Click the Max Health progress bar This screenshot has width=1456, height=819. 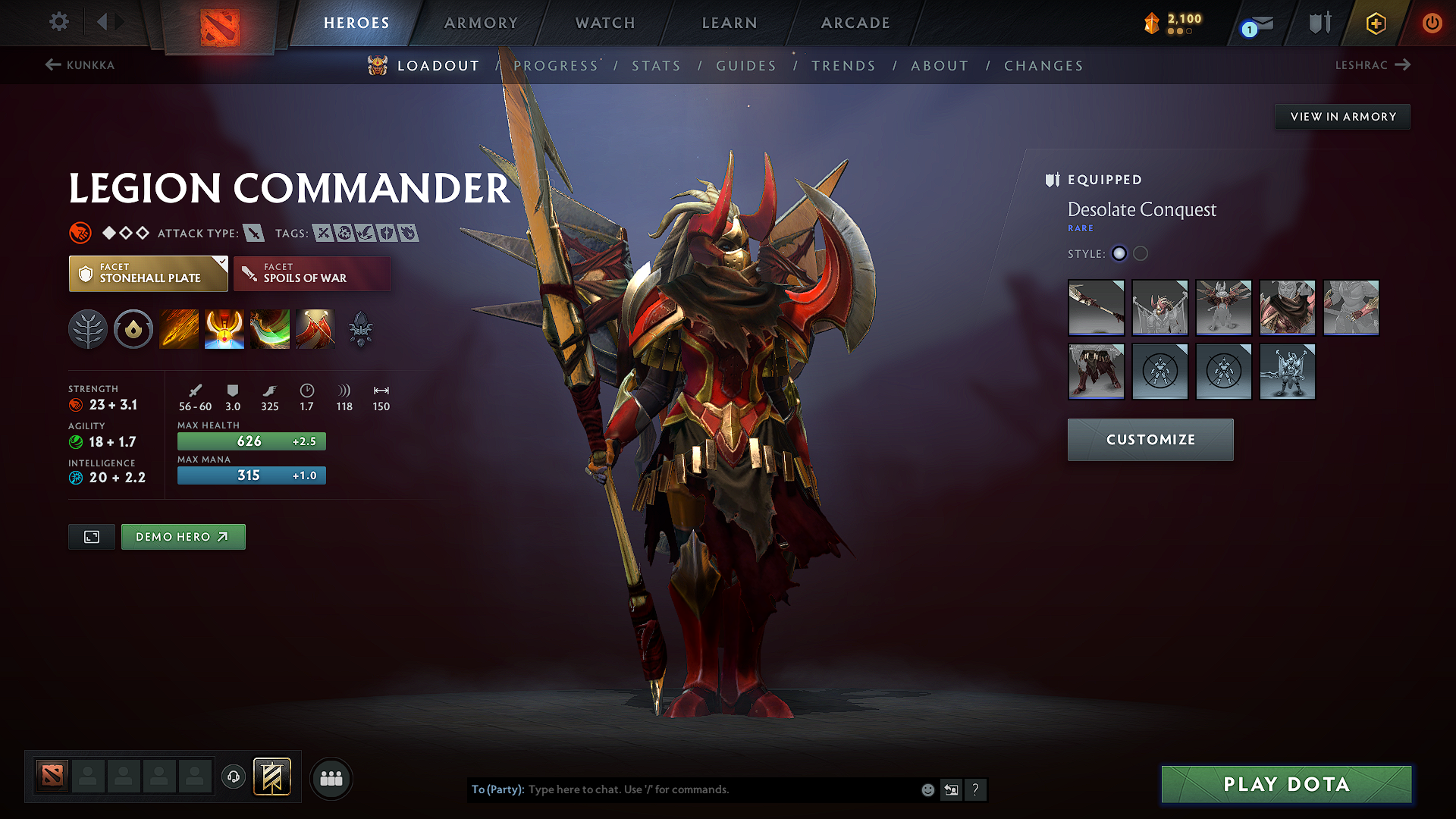[251, 441]
